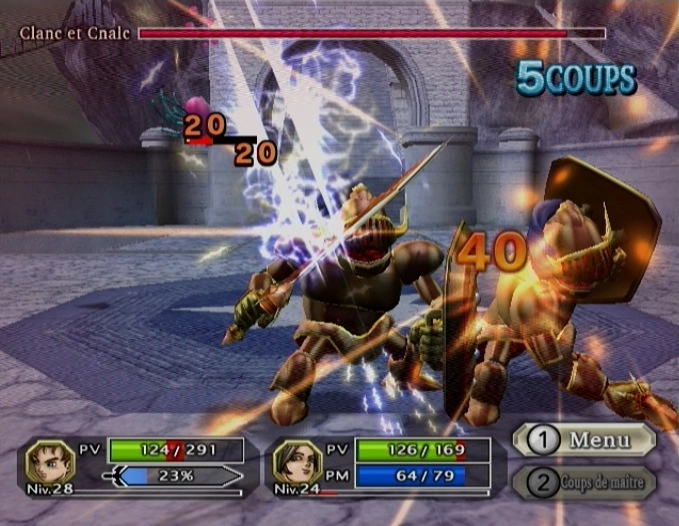Select the Coups de maître button
This screenshot has height=526, width=679.
point(584,483)
